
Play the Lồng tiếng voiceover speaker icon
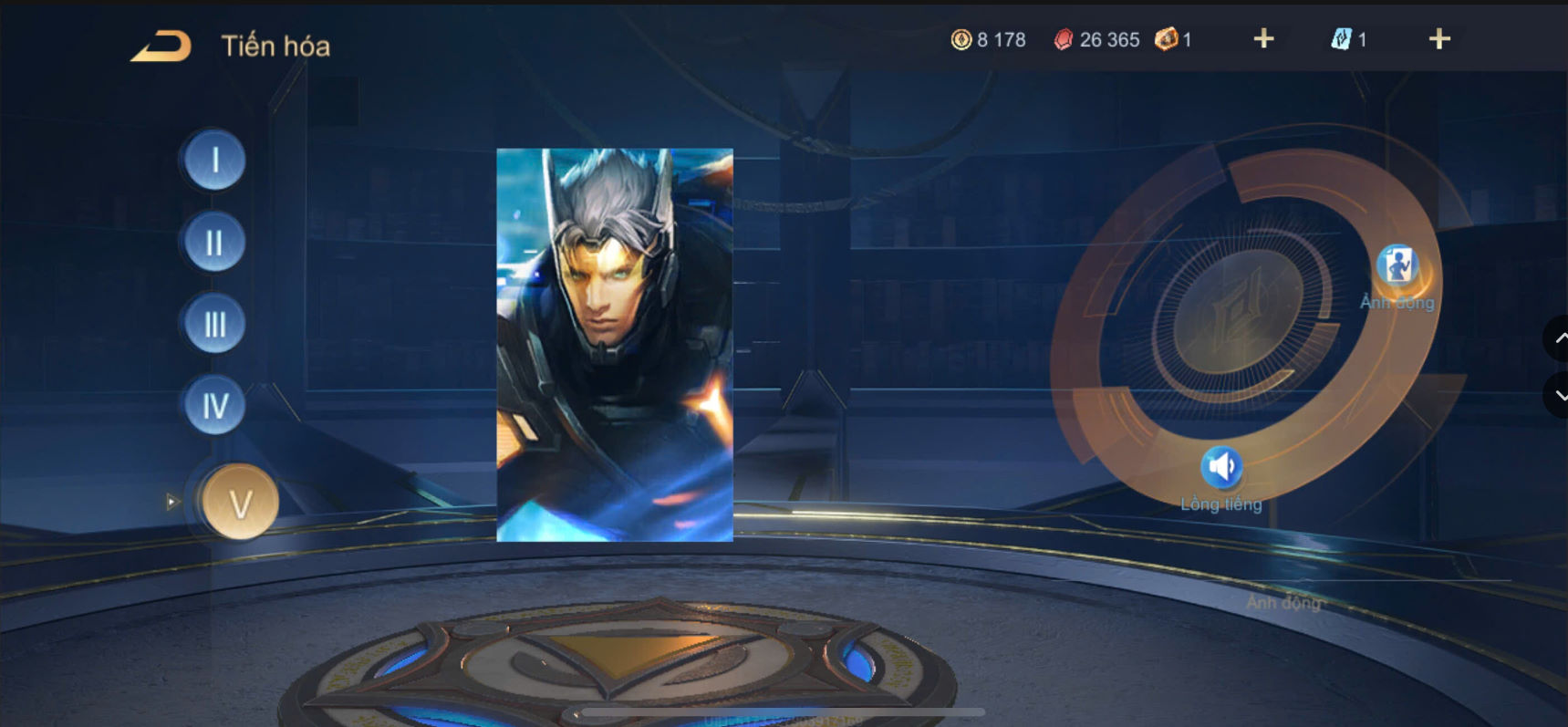(1223, 466)
